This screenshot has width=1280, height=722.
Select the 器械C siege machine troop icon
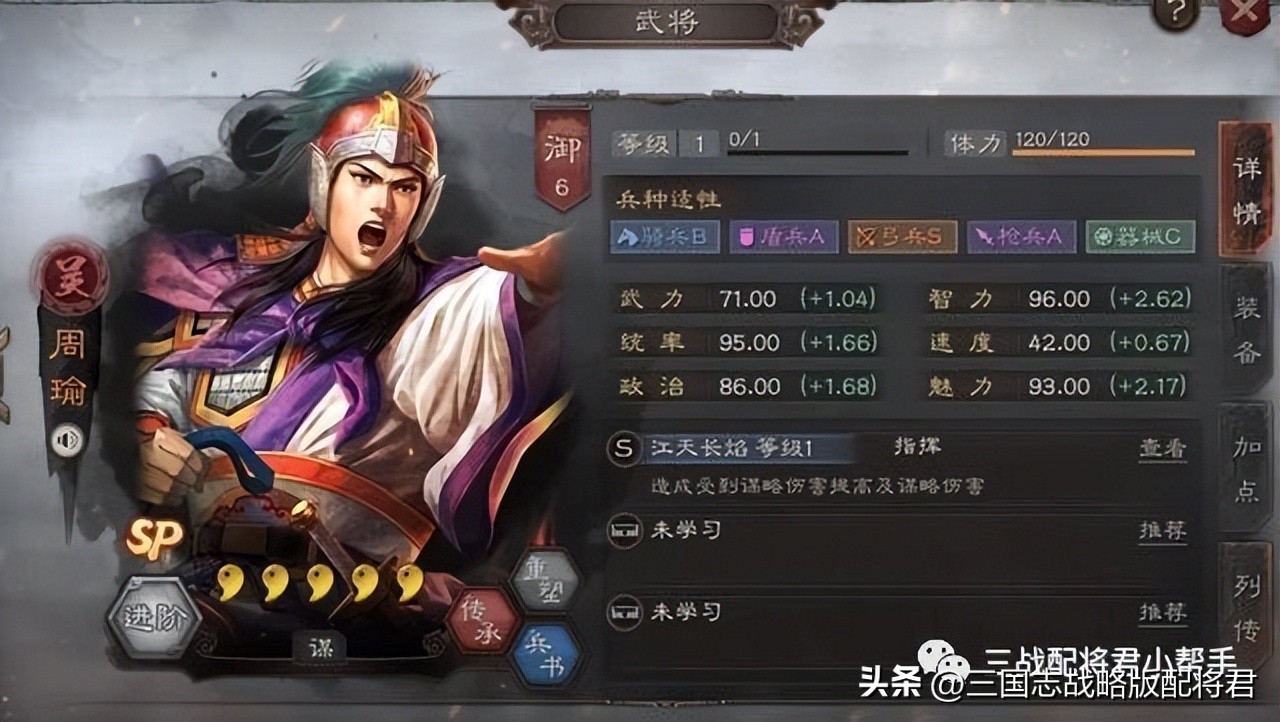[1139, 237]
